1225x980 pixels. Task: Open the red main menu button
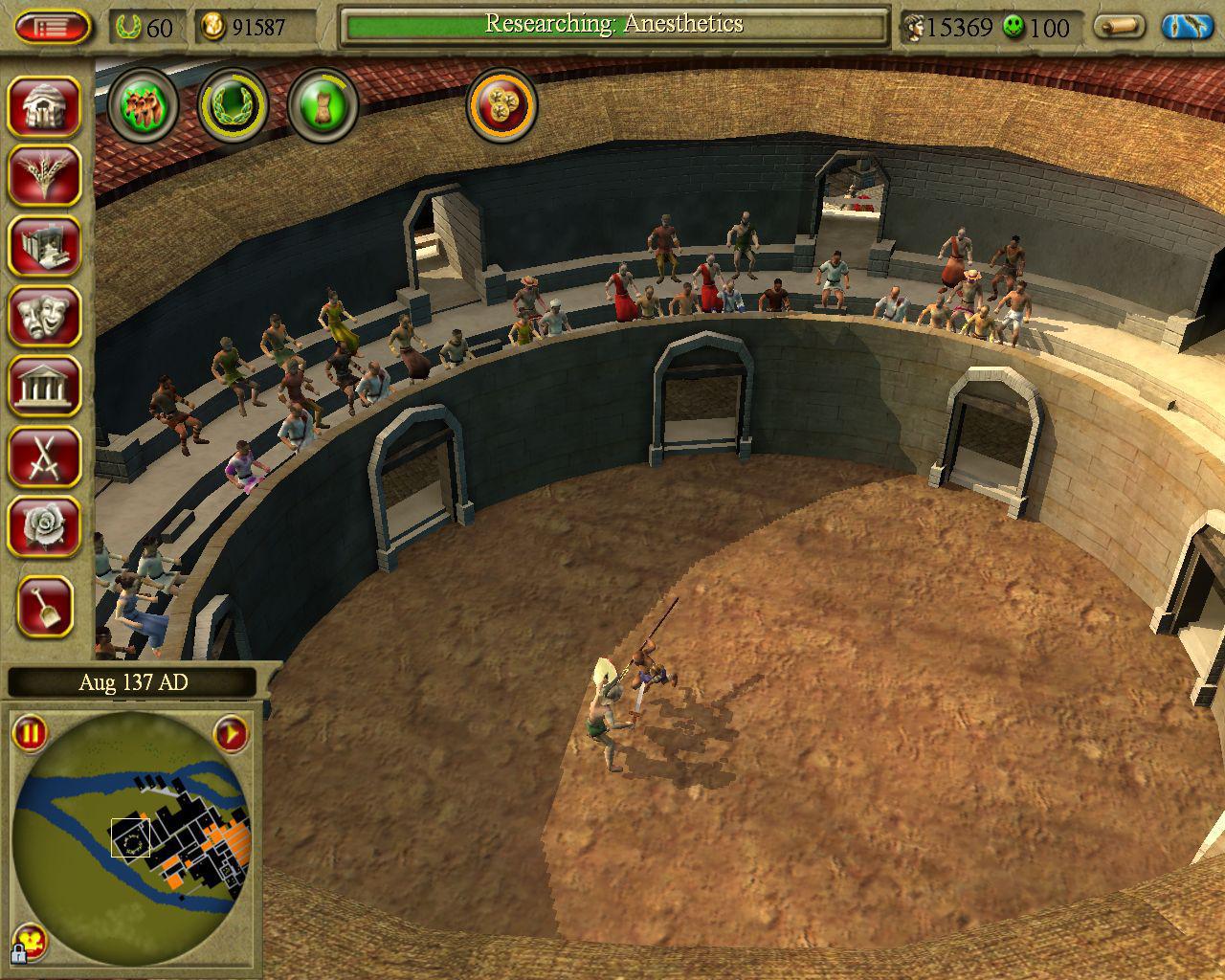53,27
